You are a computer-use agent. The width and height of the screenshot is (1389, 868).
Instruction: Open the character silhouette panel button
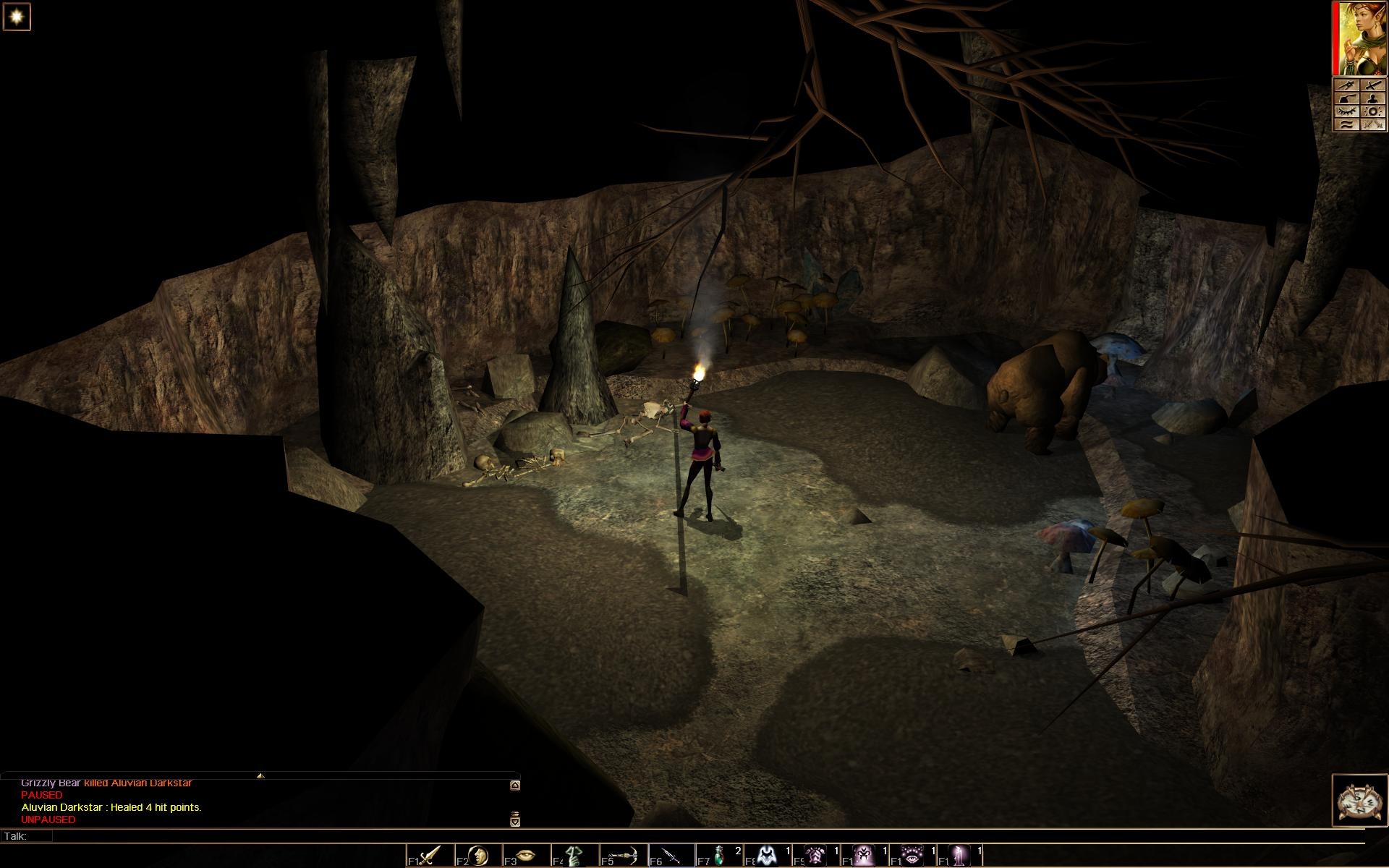coord(1374,98)
